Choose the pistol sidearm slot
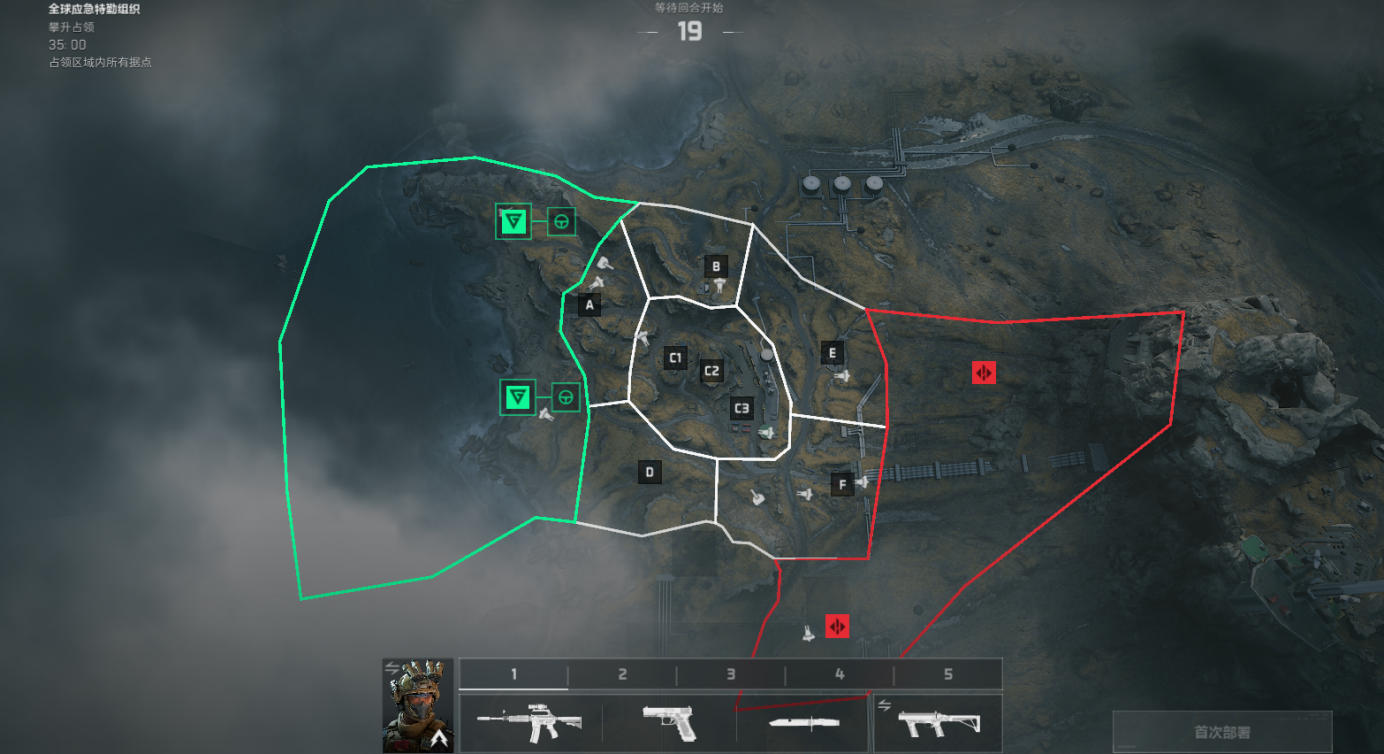 668,722
